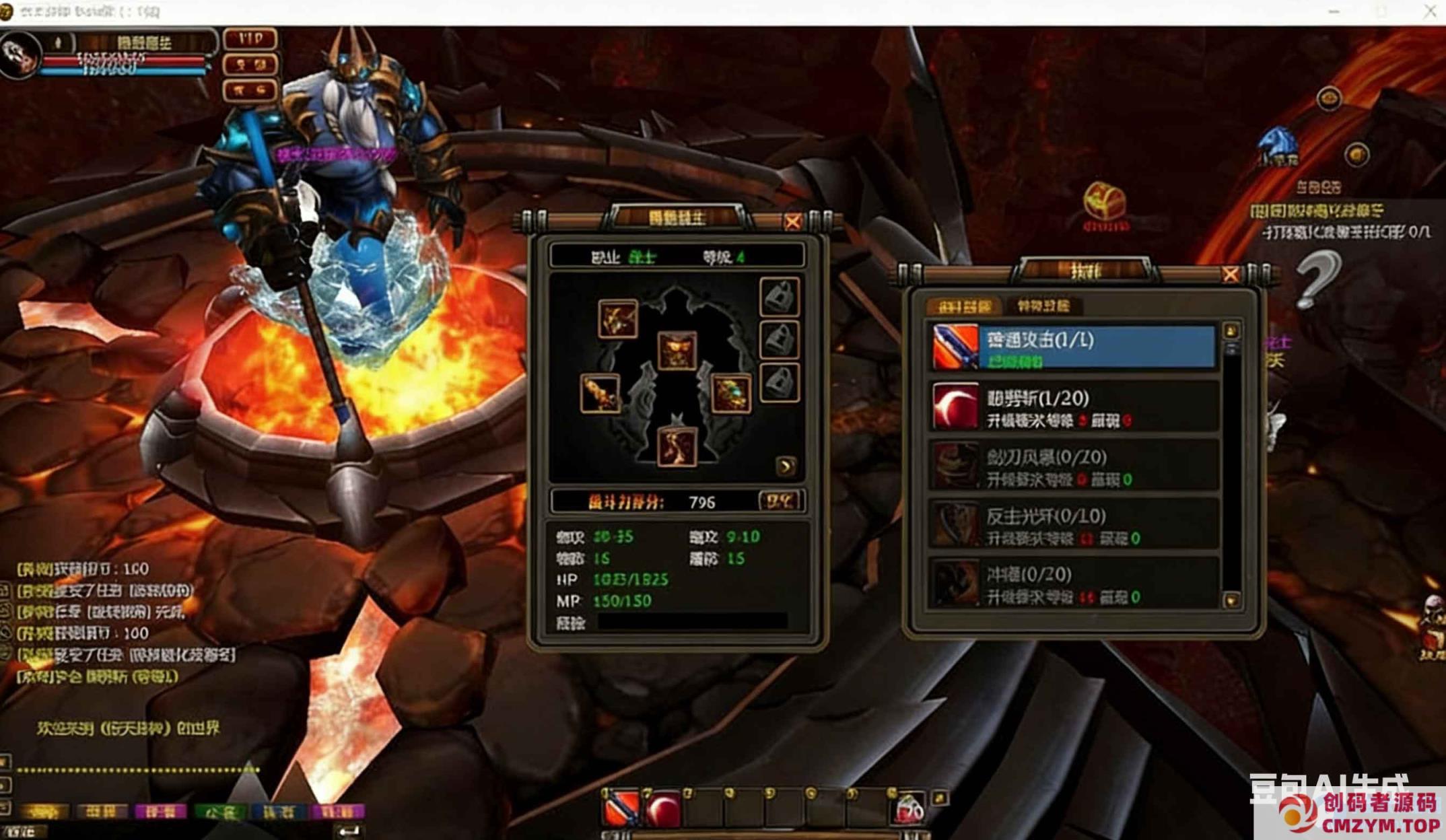Use the red potion hotbar slot
The height and width of the screenshot is (840, 1446).
click(909, 809)
